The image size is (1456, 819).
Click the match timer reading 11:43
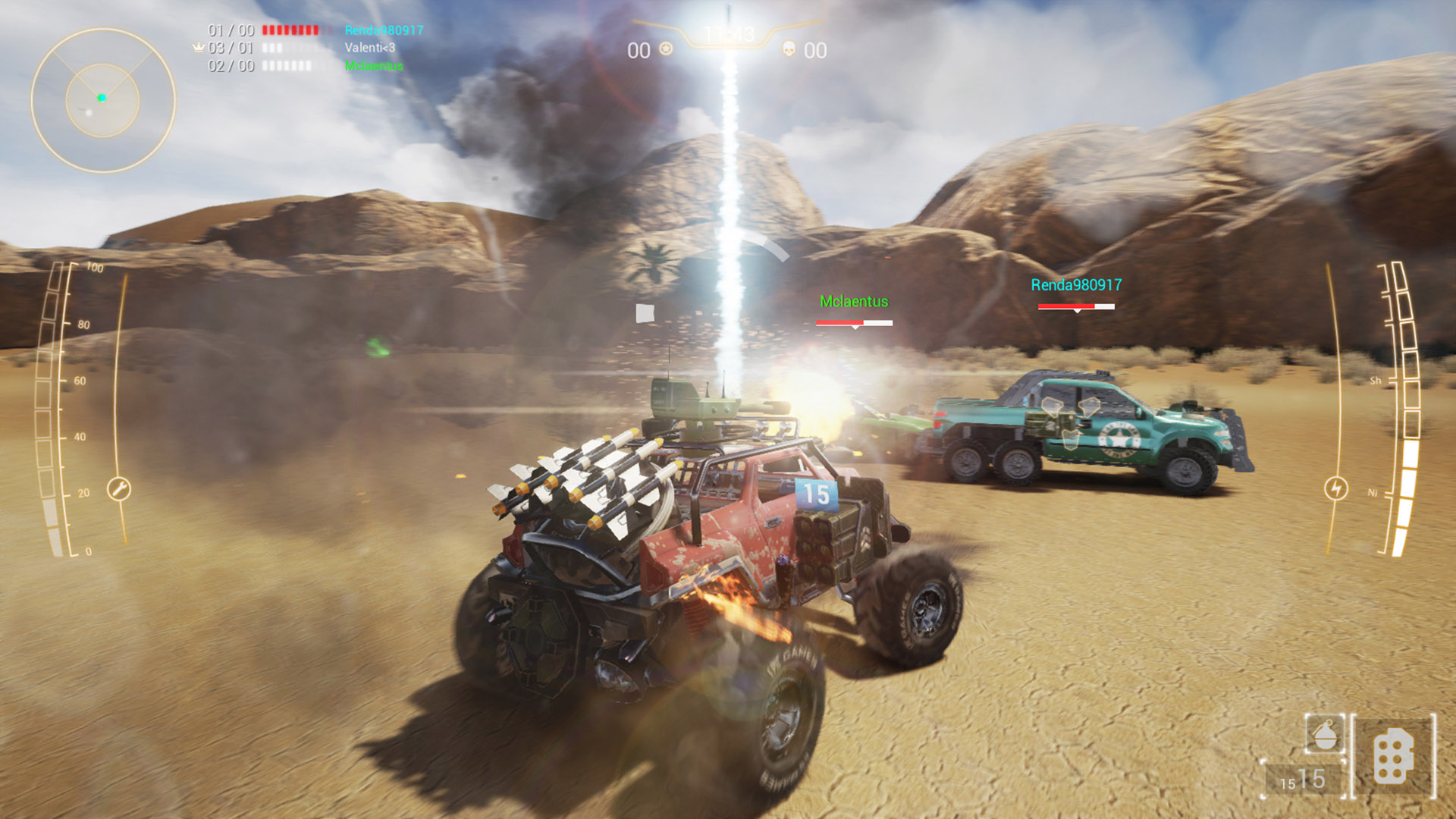[726, 32]
